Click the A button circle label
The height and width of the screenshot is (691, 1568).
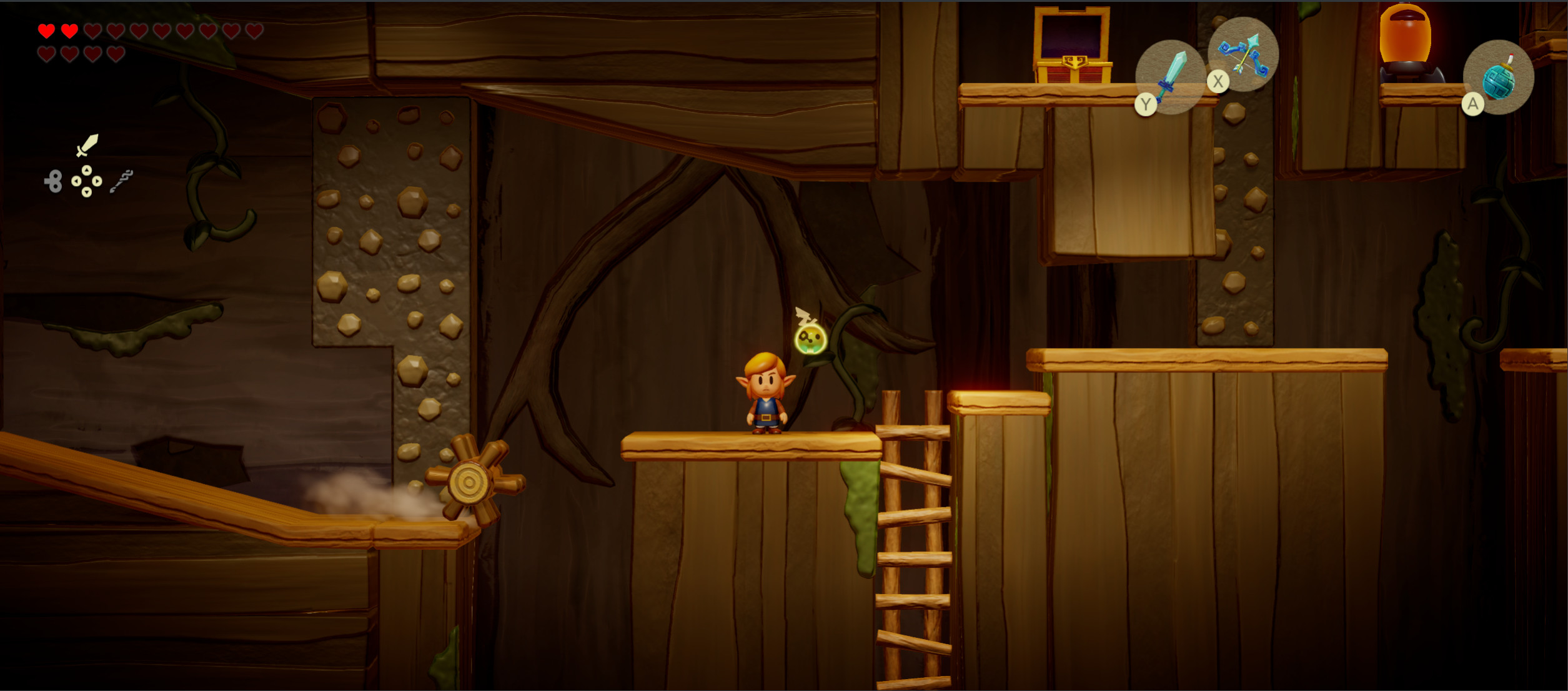pyautogui.click(x=1472, y=105)
